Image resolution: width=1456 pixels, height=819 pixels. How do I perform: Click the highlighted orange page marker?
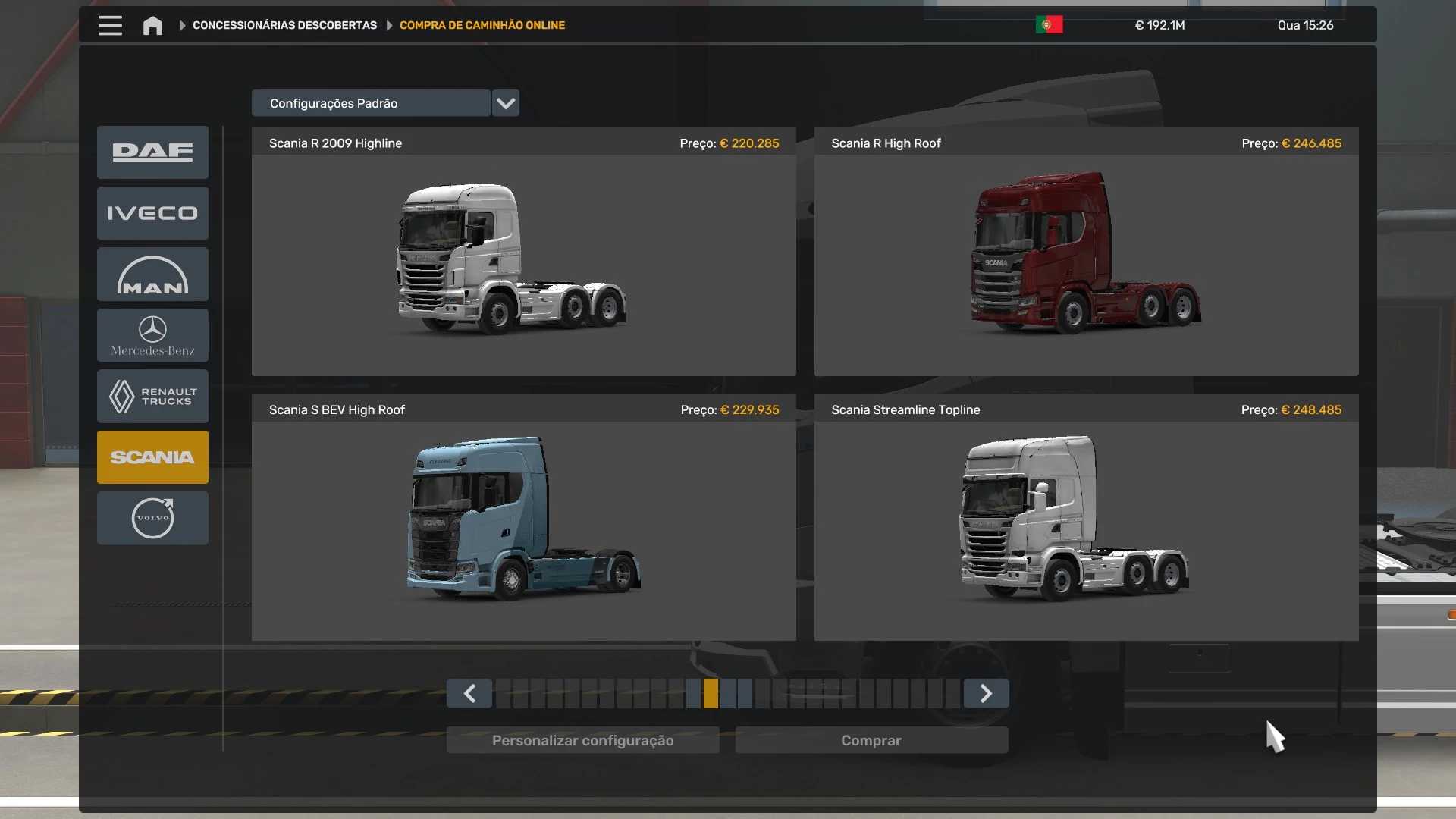(711, 693)
